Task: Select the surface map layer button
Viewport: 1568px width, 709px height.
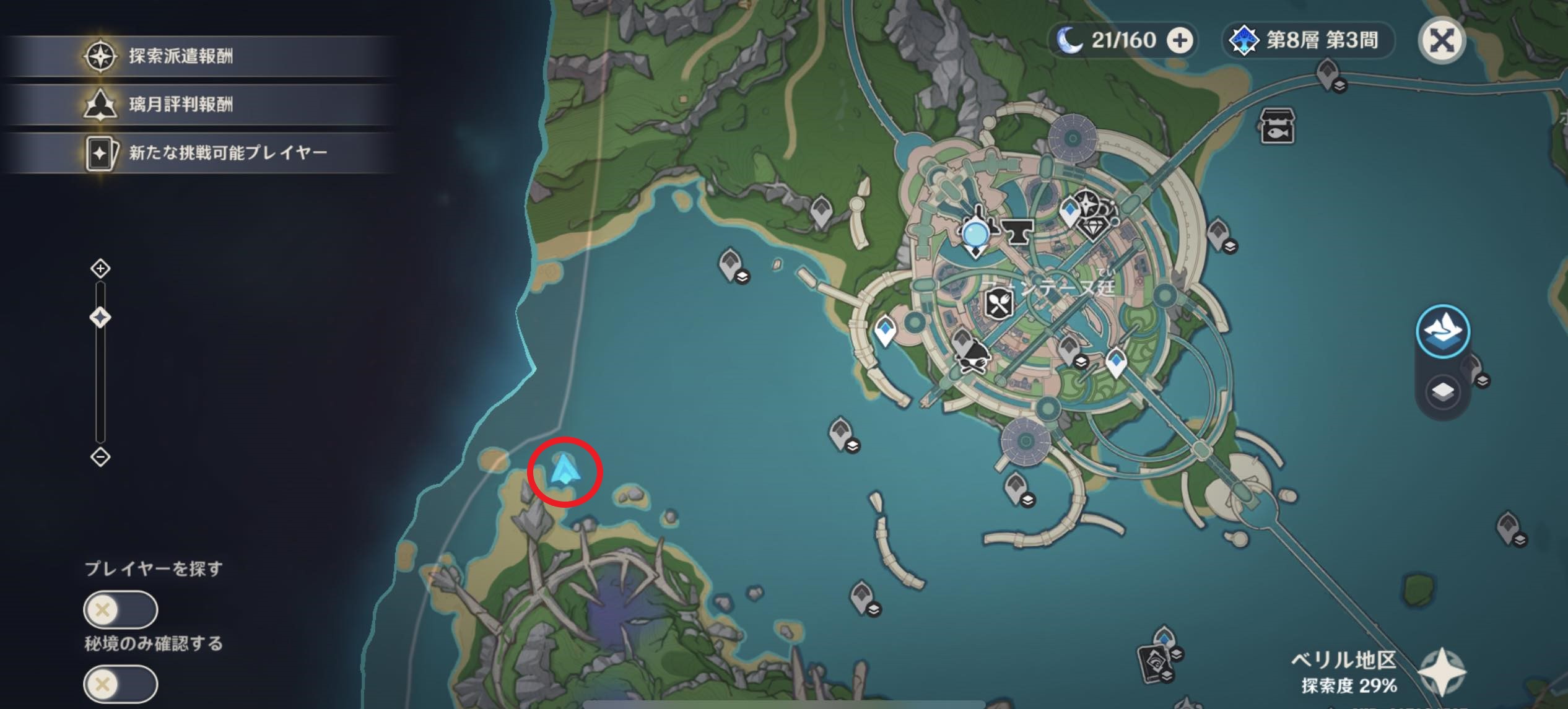Action: pos(1443,331)
